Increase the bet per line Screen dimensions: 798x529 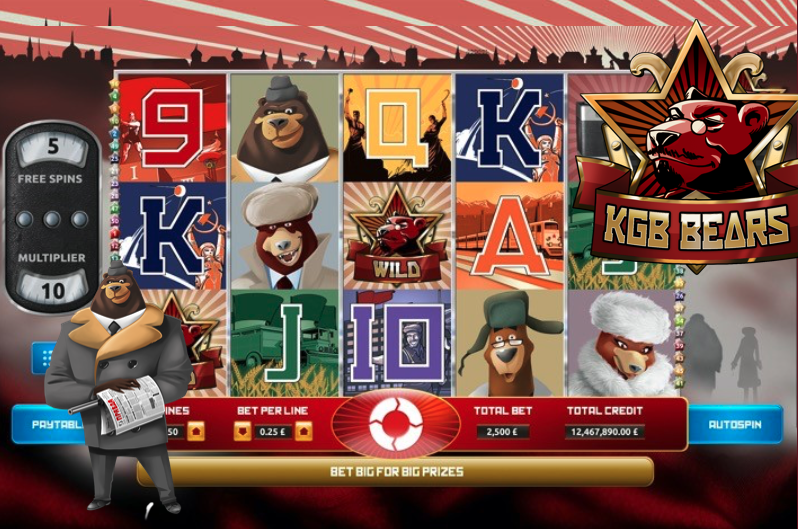[x=303, y=431]
